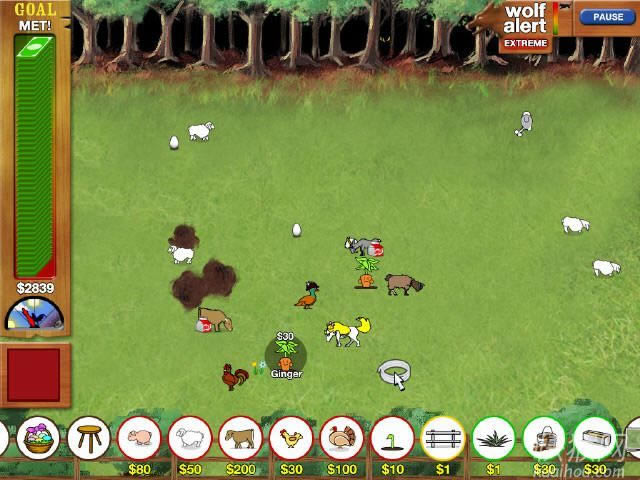This screenshot has width=640, height=480.
Task: Purchase a chicken for $30
Action: coord(291,438)
